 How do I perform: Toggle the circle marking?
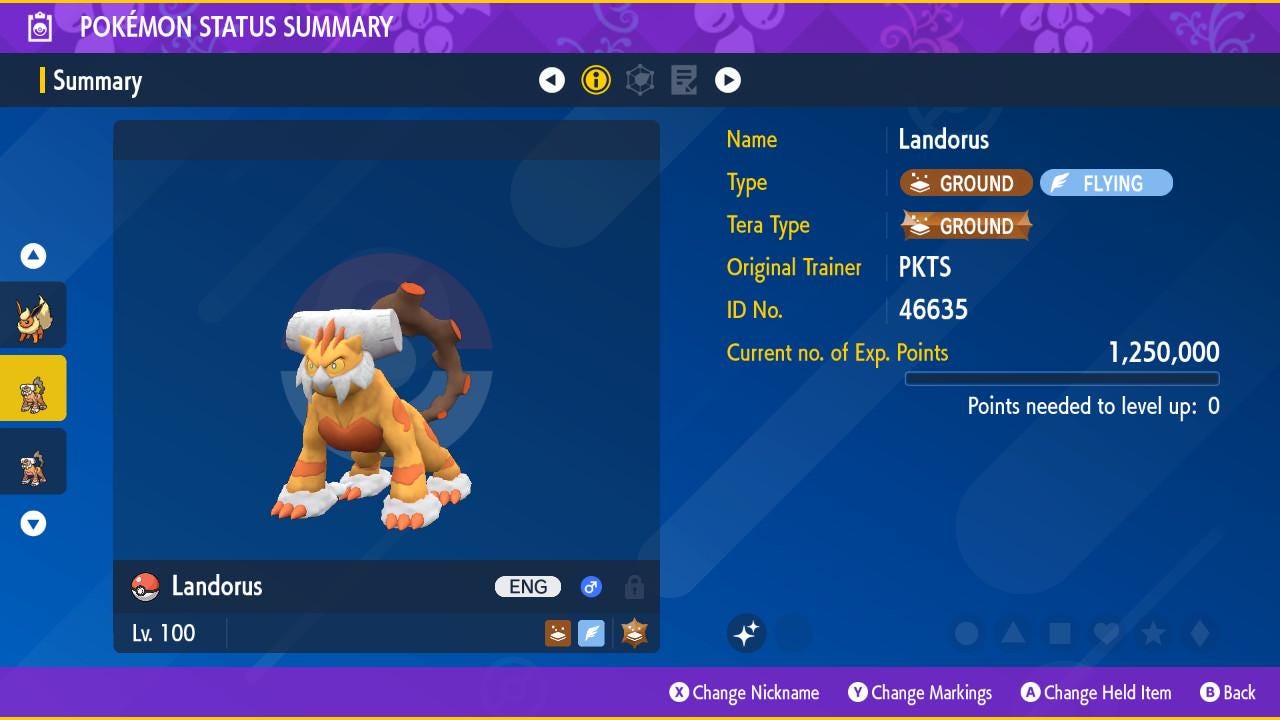pyautogui.click(x=966, y=633)
